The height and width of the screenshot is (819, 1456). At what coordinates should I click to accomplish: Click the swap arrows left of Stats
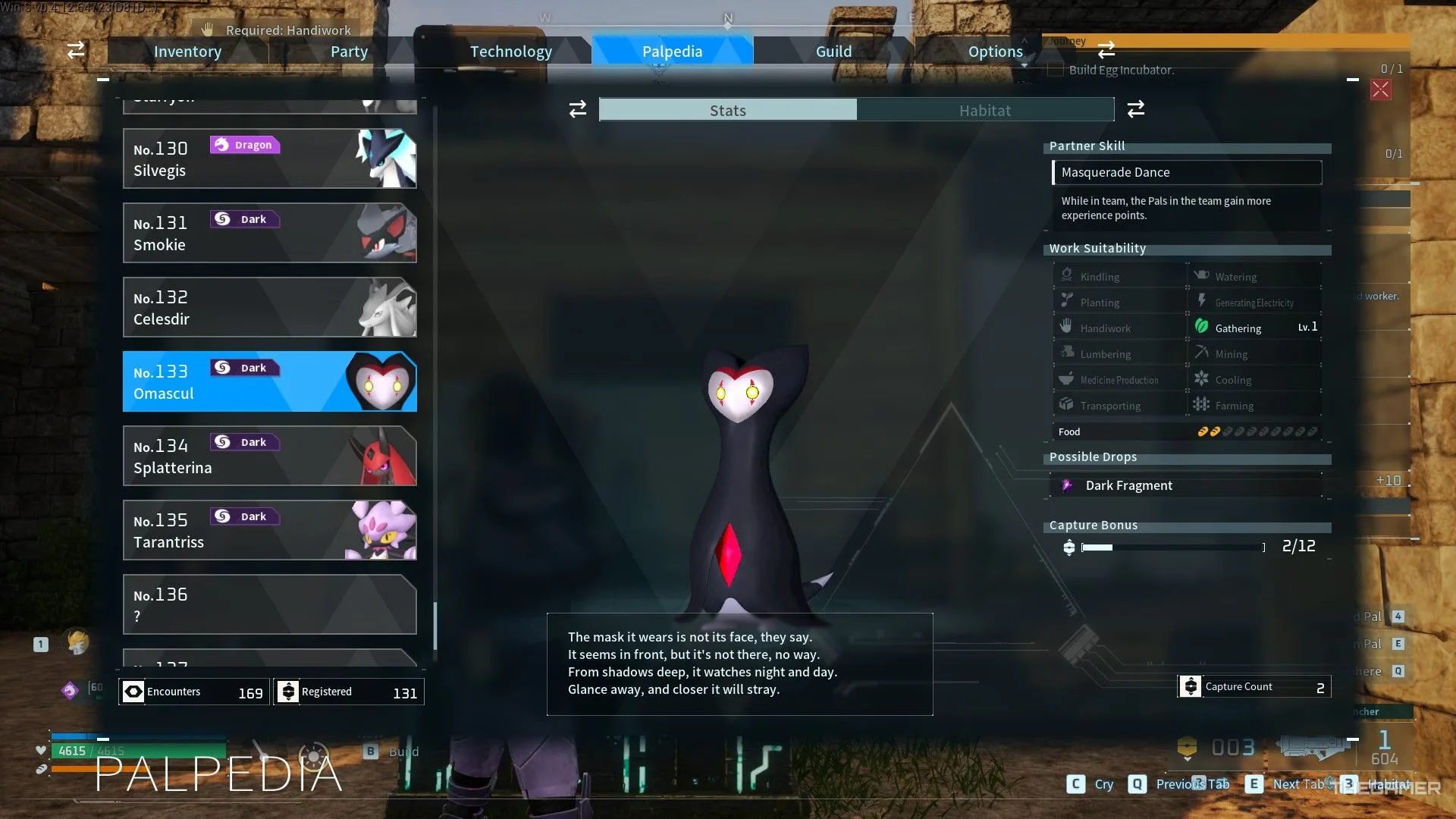coord(578,110)
